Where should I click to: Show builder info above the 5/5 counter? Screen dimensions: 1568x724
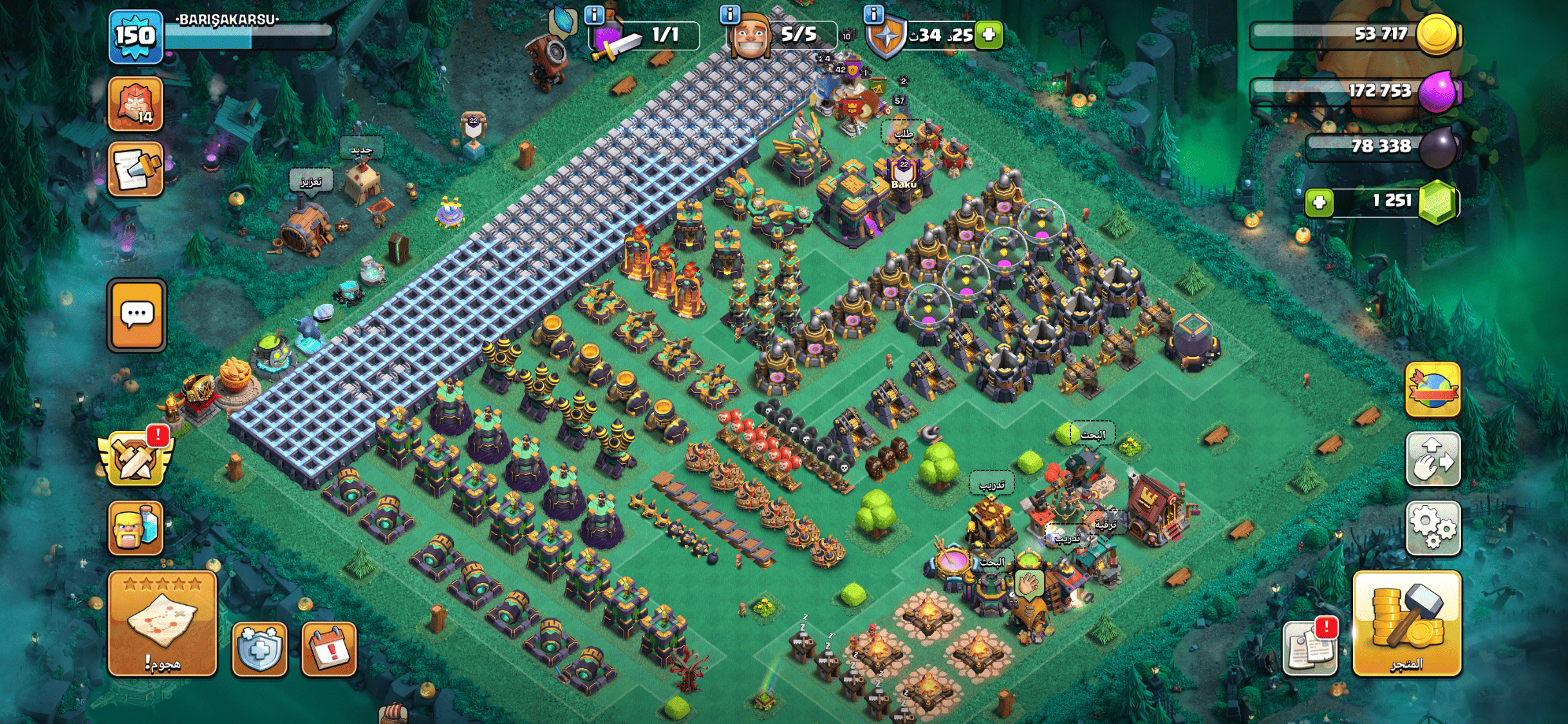click(729, 14)
